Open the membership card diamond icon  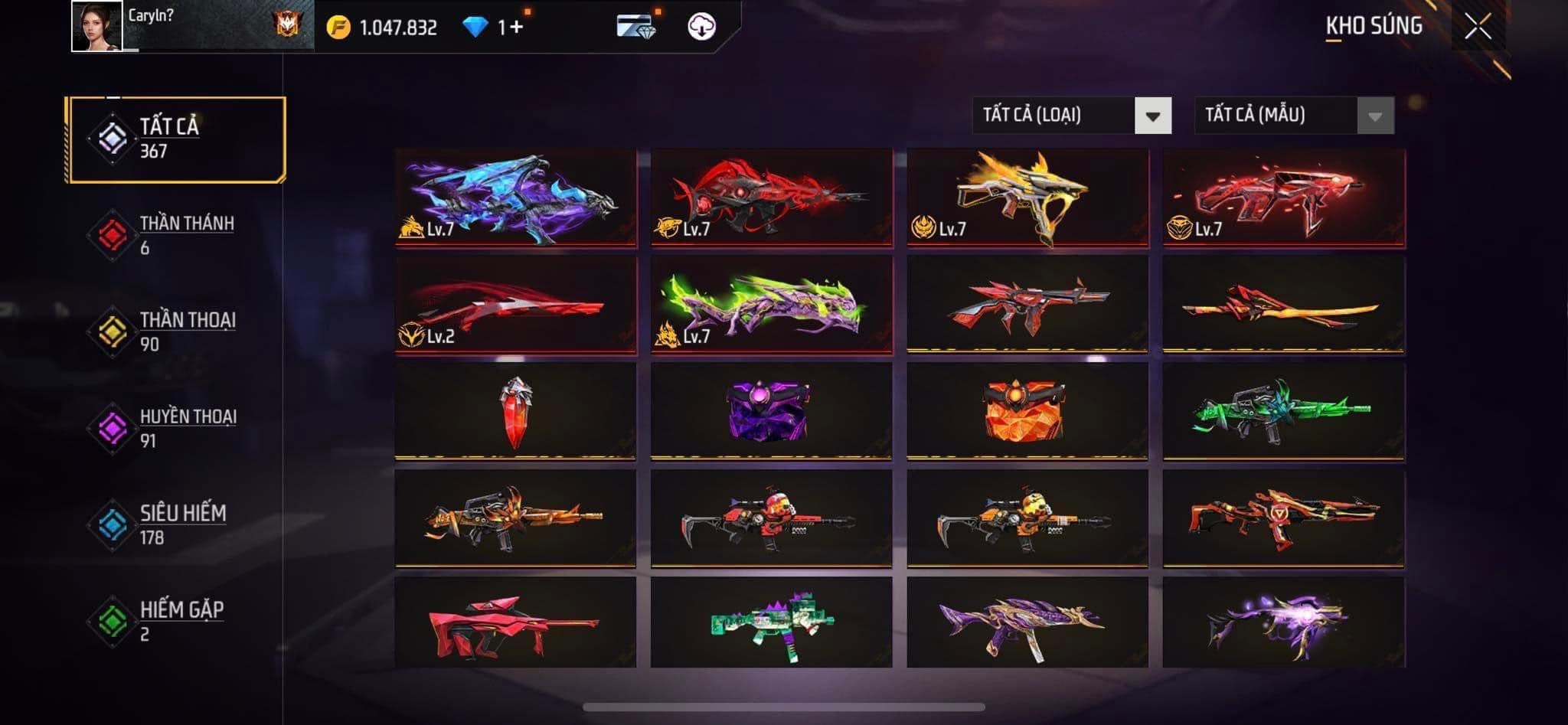[635, 28]
